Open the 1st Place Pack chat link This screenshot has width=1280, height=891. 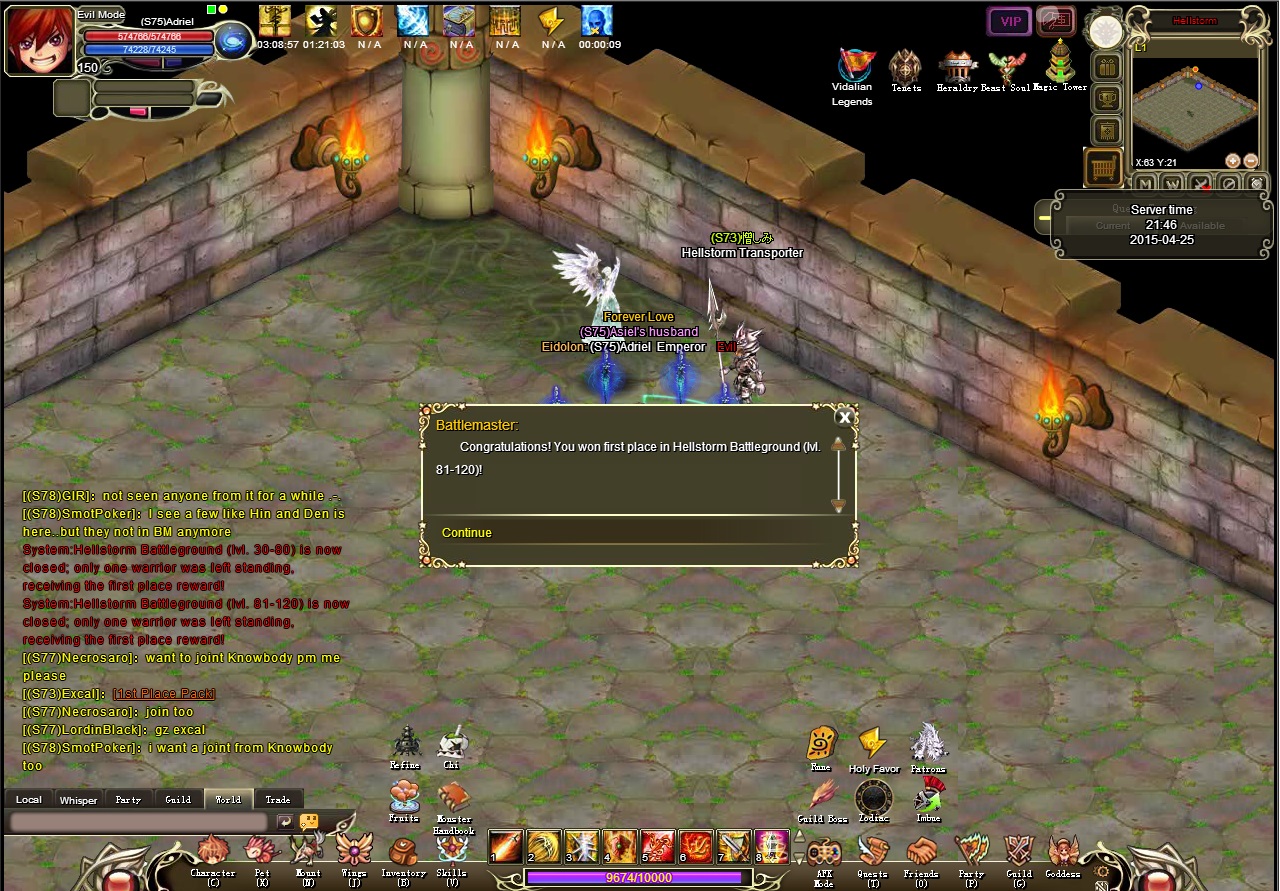pos(164,694)
